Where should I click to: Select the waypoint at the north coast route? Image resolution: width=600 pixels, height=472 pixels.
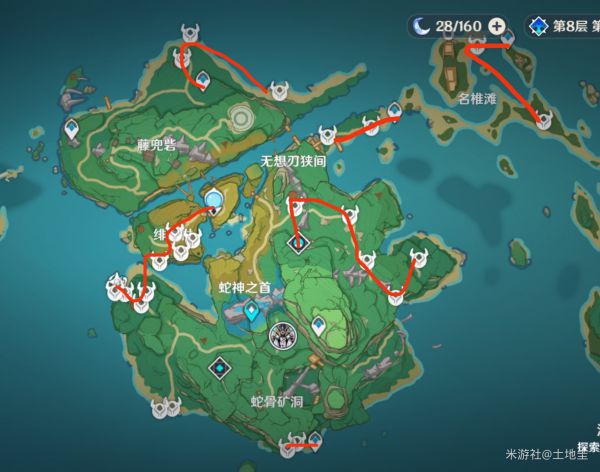(202, 80)
